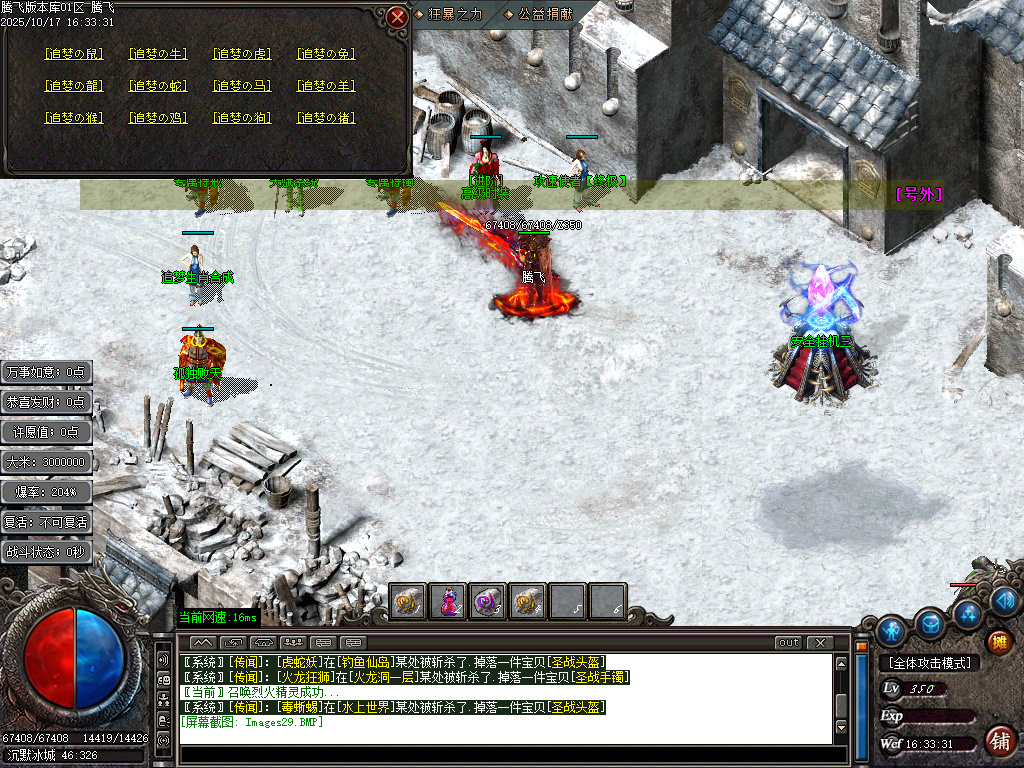Select 追梦の龍 from the list

click(x=73, y=86)
